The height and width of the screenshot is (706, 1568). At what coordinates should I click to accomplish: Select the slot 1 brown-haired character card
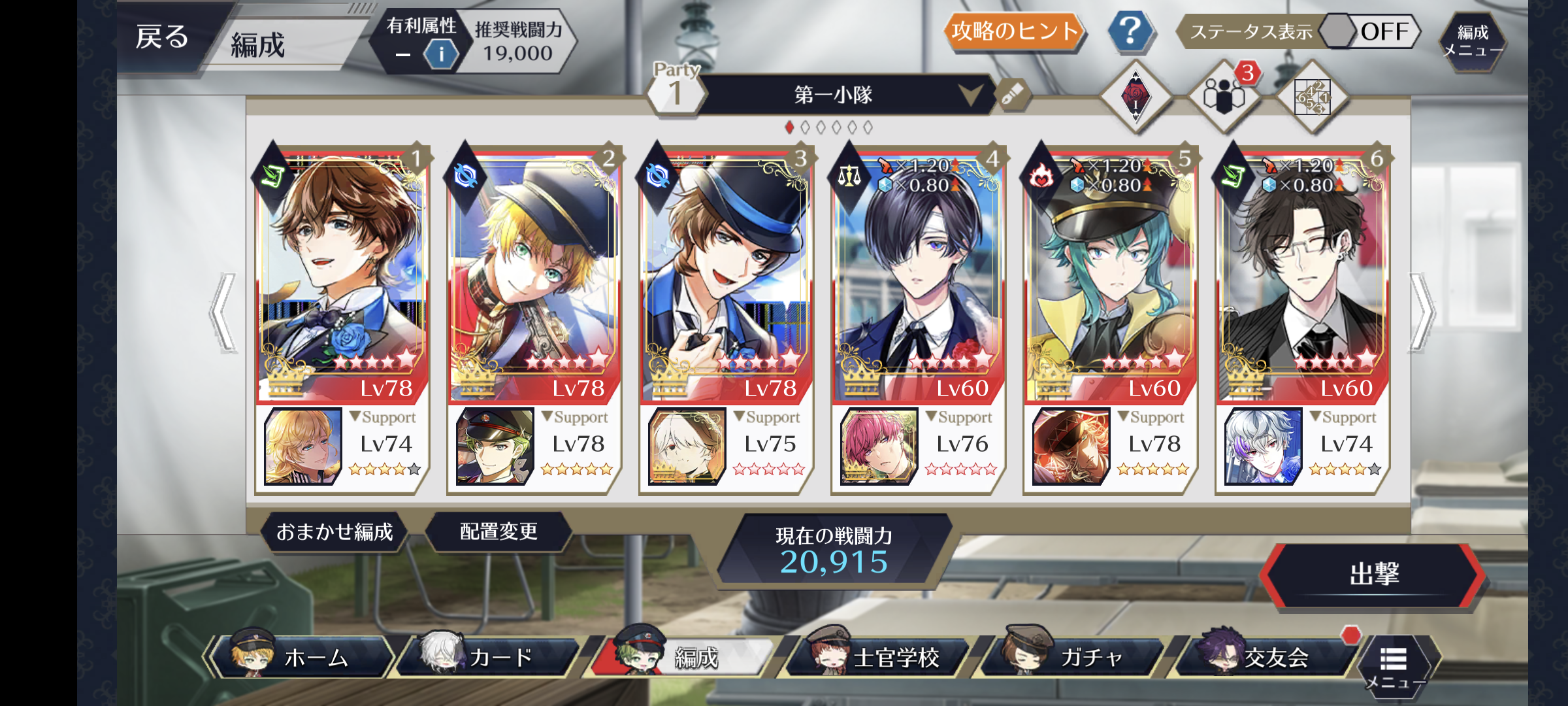coord(342,275)
